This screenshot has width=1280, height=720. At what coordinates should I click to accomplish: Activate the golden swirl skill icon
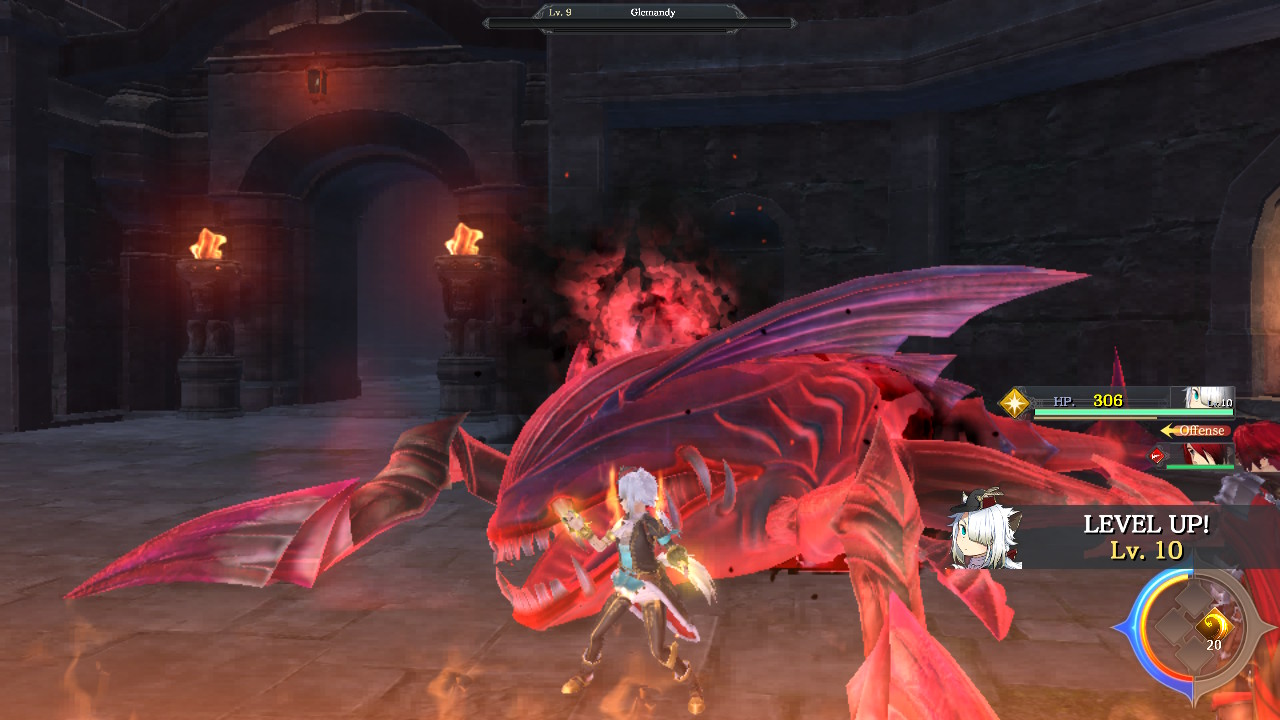click(x=1213, y=625)
